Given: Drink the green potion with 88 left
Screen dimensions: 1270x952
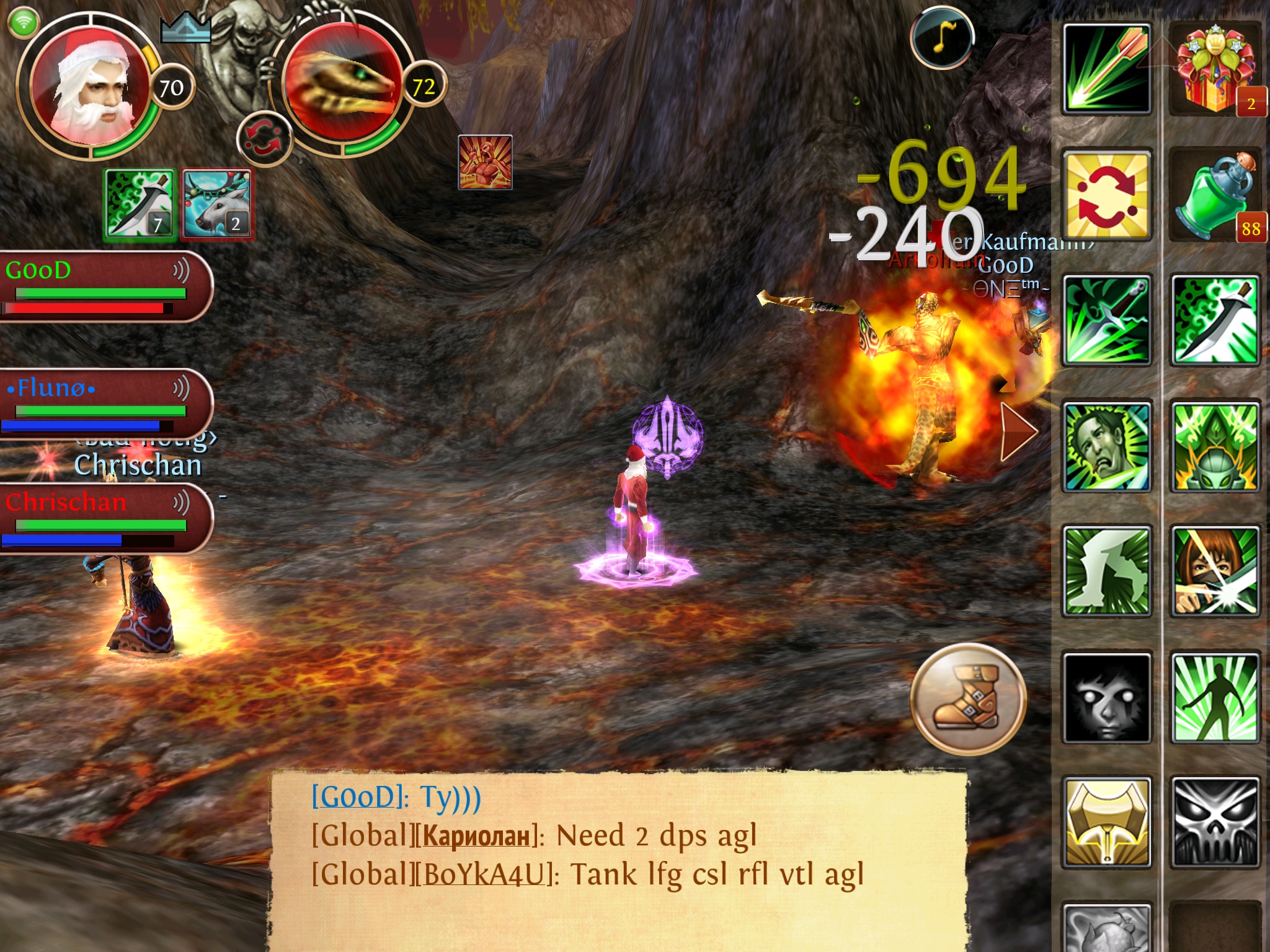Looking at the screenshot, I should (1215, 195).
